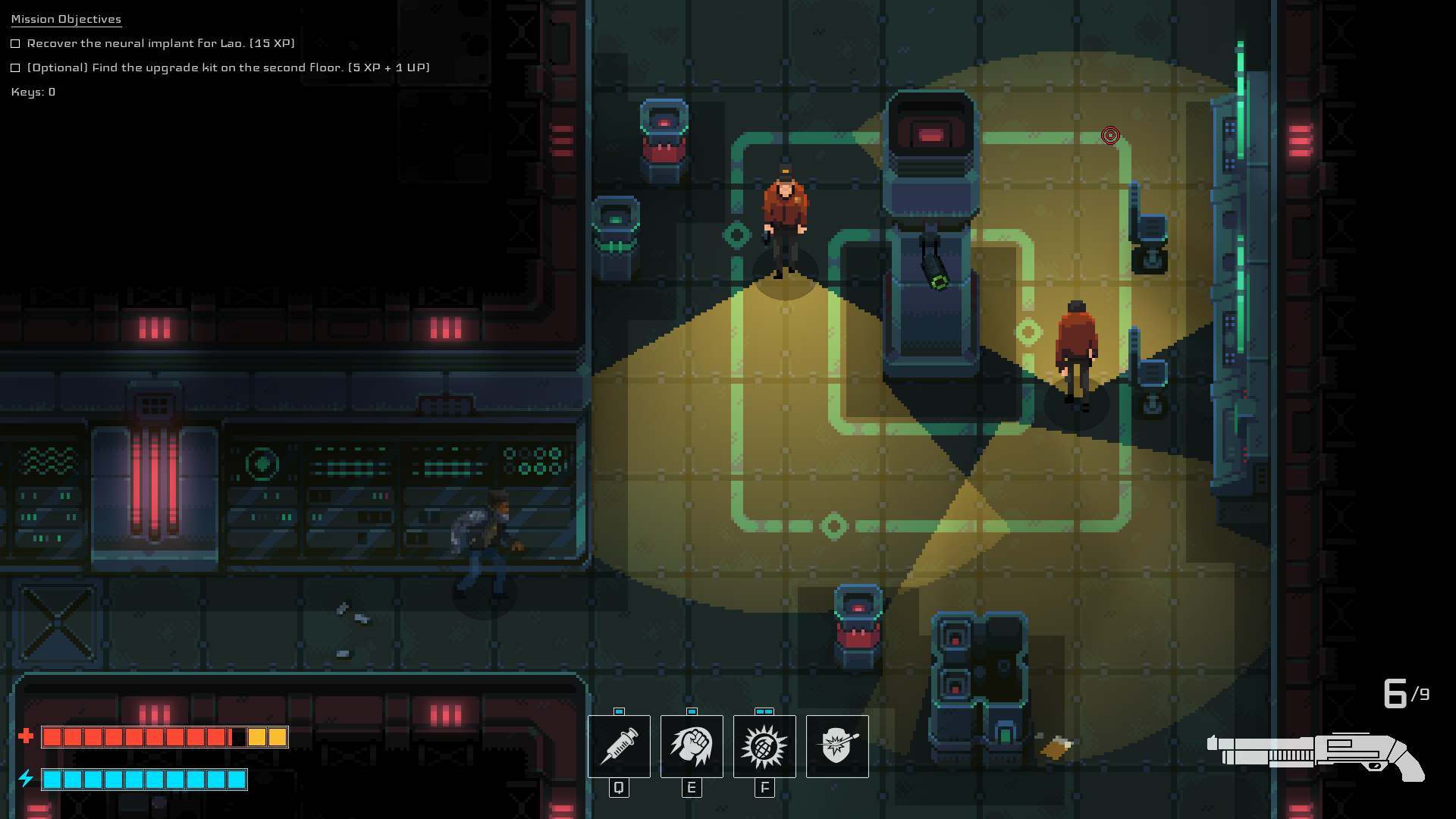Activate the syringe ability
Viewport: 1456px width, 819px height.
pyautogui.click(x=619, y=746)
